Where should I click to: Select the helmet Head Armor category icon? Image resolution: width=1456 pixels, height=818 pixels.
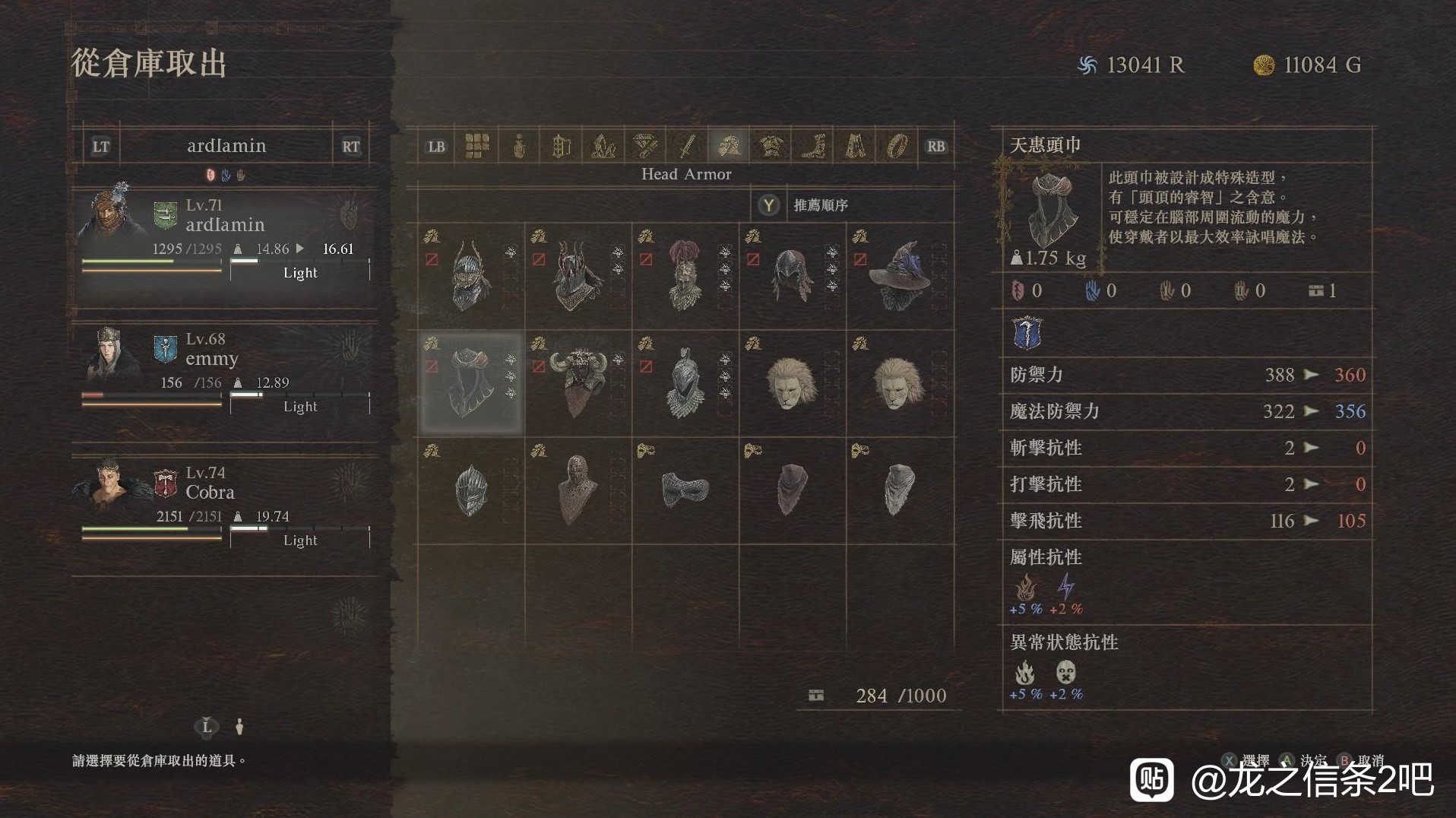pos(730,145)
